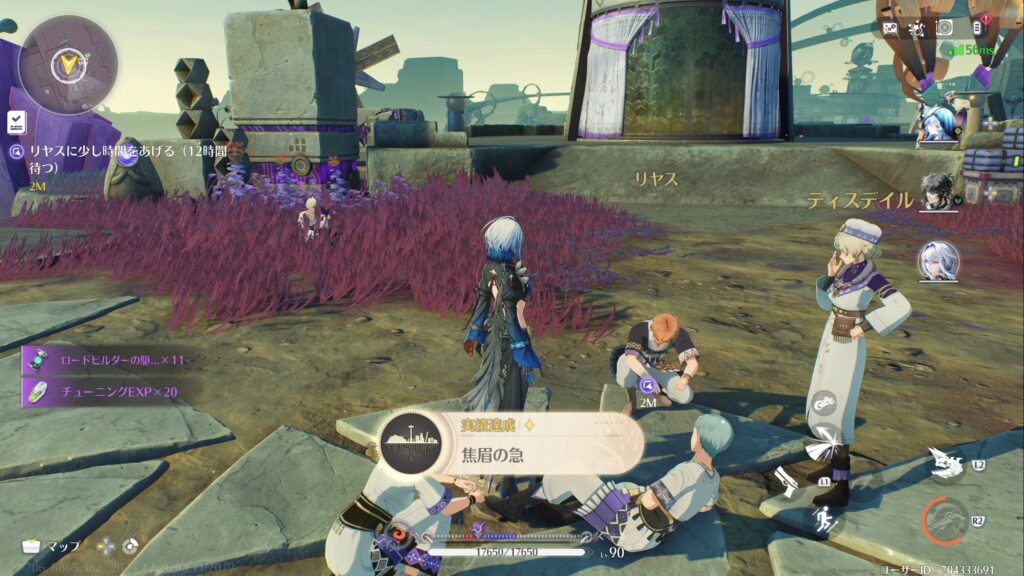
Task: Open the circular minimap
Action: pos(68,64)
